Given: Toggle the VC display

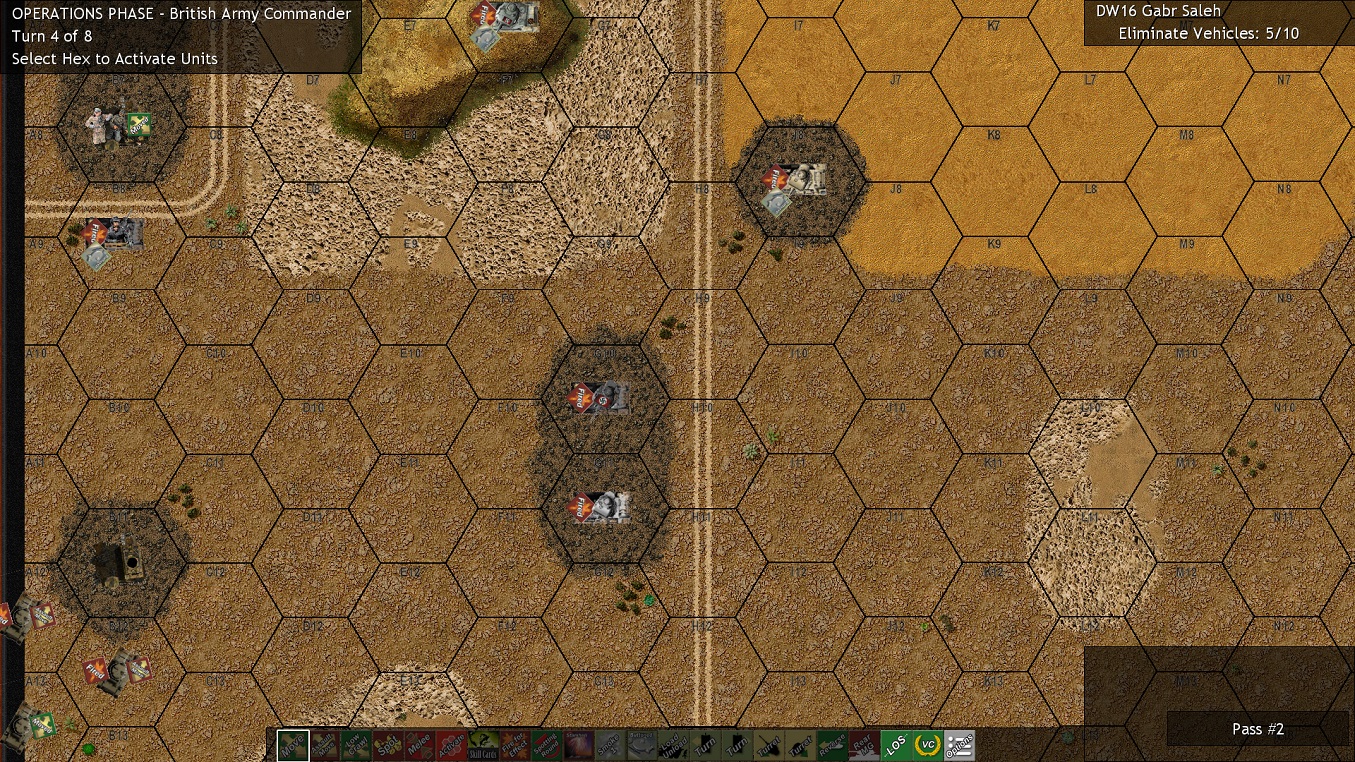Looking at the screenshot, I should click(x=929, y=743).
